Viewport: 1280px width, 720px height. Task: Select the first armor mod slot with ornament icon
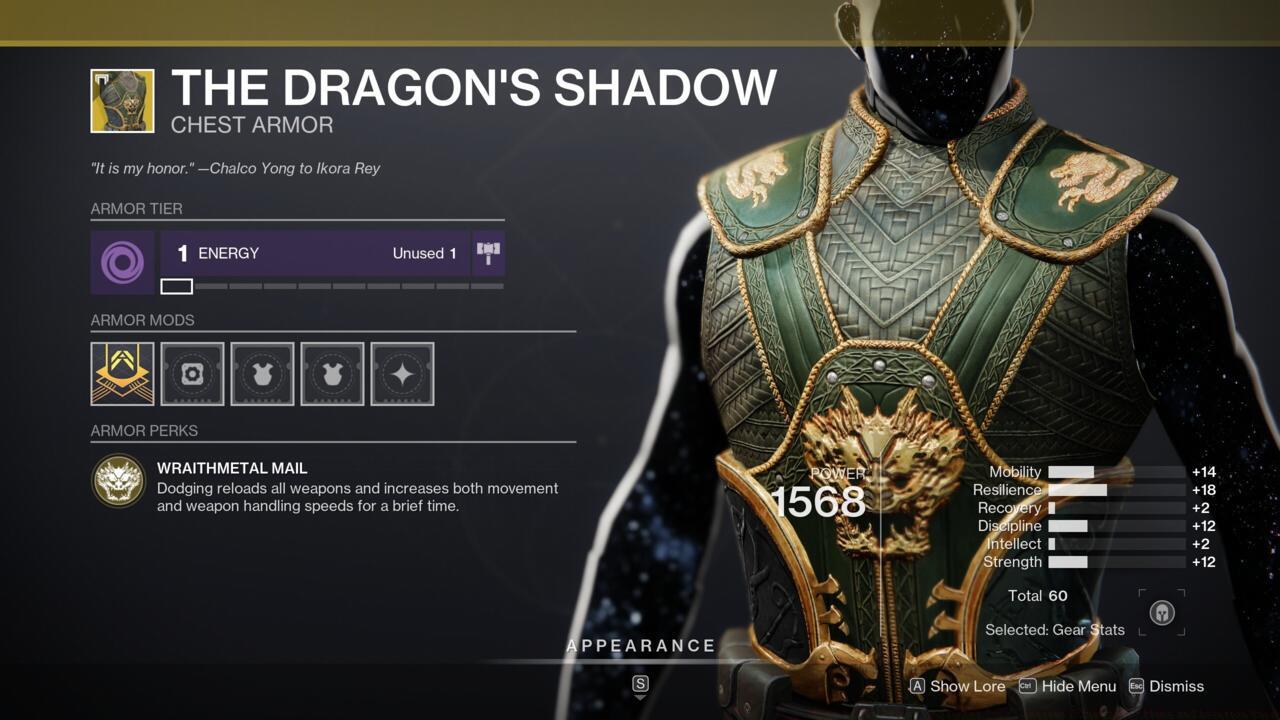(x=120, y=374)
